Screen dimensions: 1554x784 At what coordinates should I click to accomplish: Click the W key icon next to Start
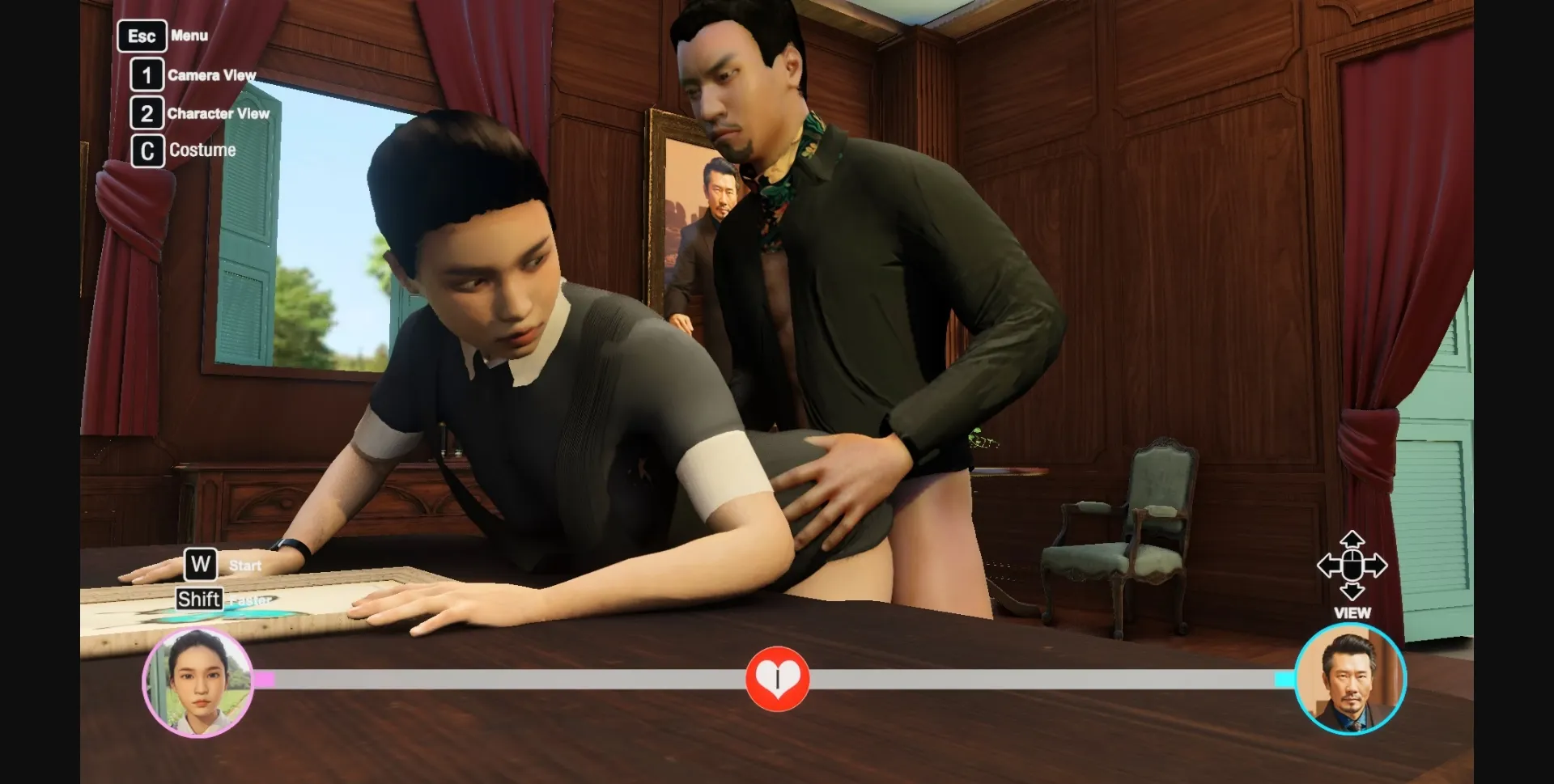[199, 565]
